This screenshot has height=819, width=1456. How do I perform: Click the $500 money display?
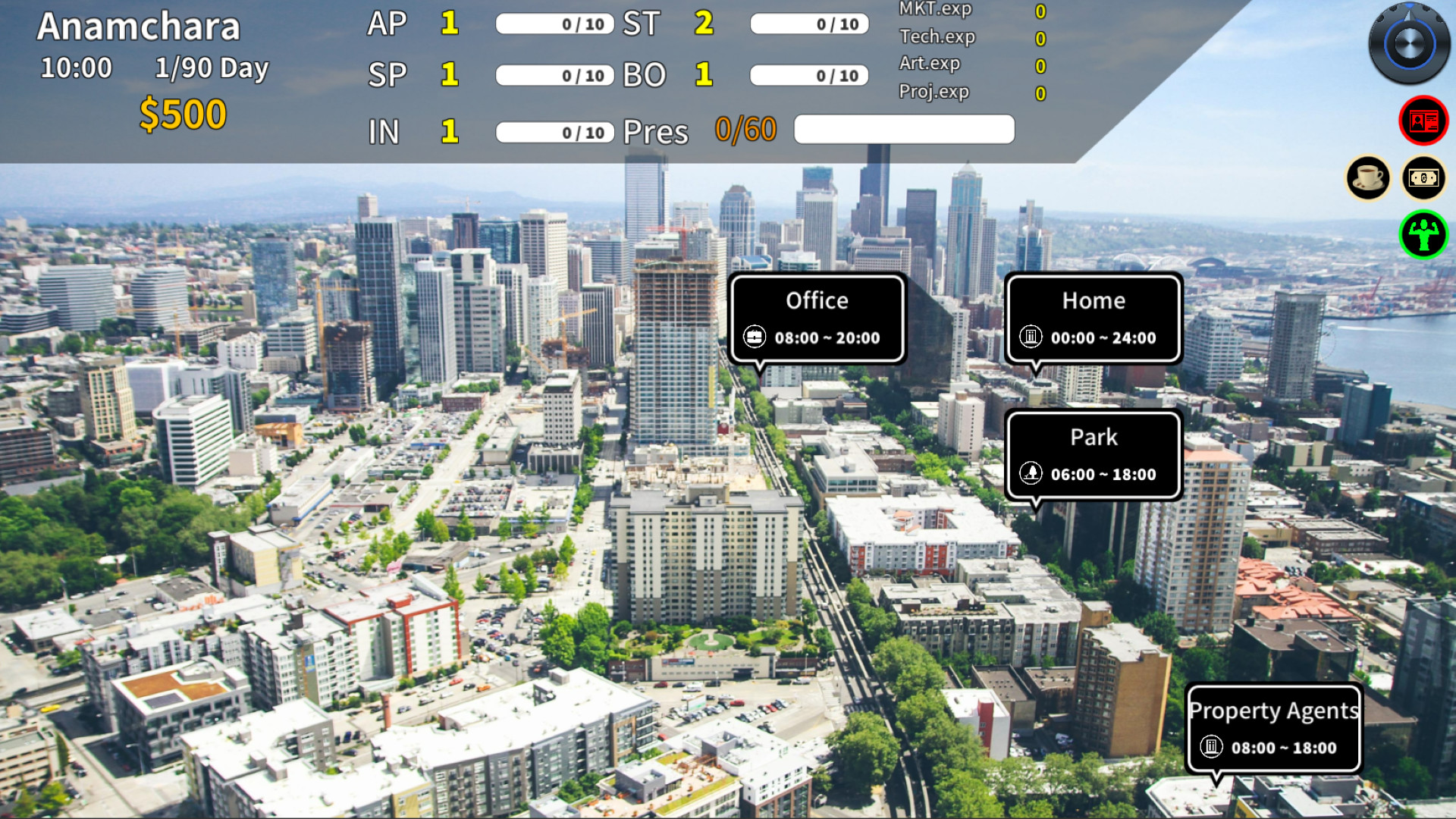(182, 113)
